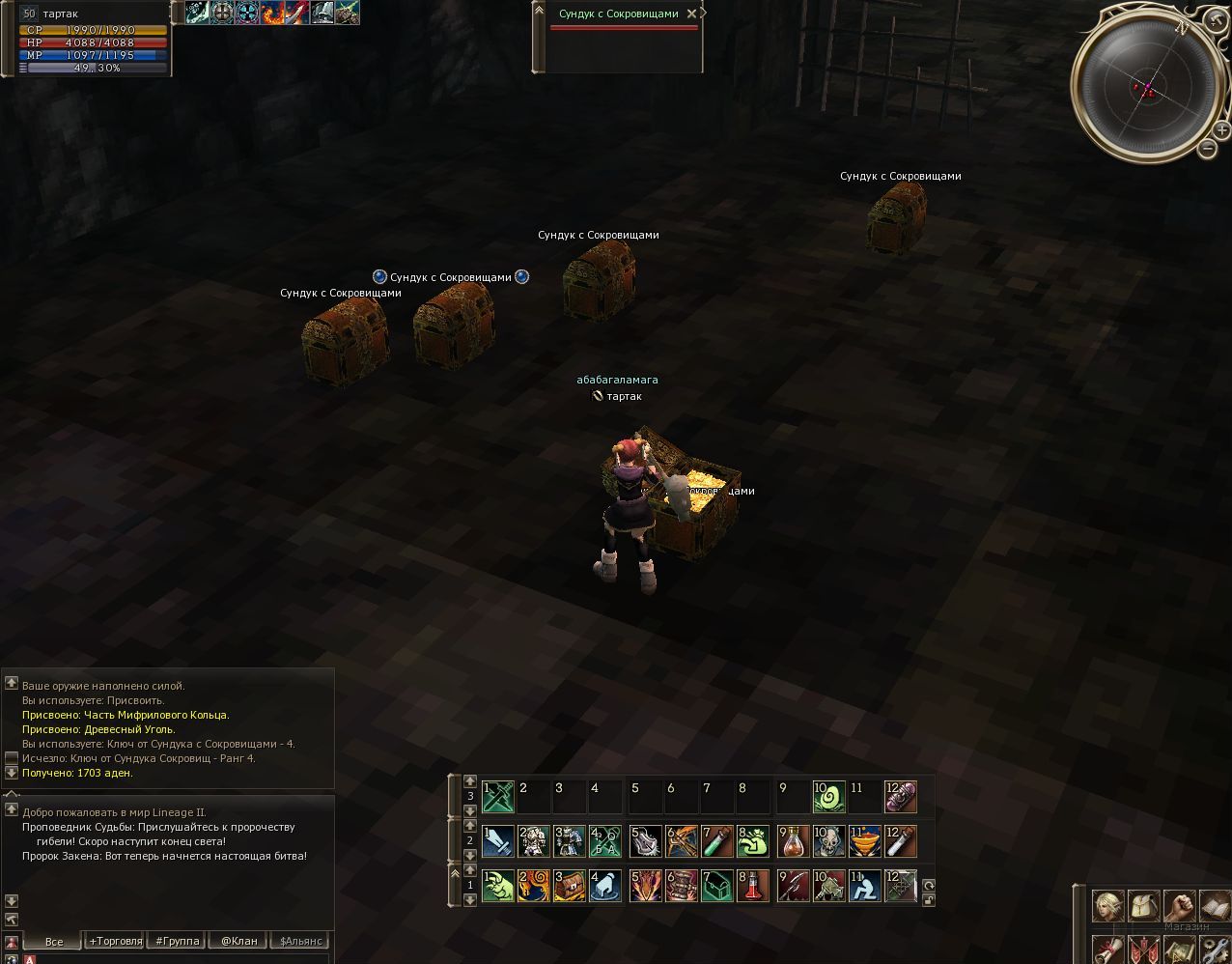Viewport: 1232px width, 964px height.
Task: Open the @Клан chat tab
Action: (x=238, y=941)
